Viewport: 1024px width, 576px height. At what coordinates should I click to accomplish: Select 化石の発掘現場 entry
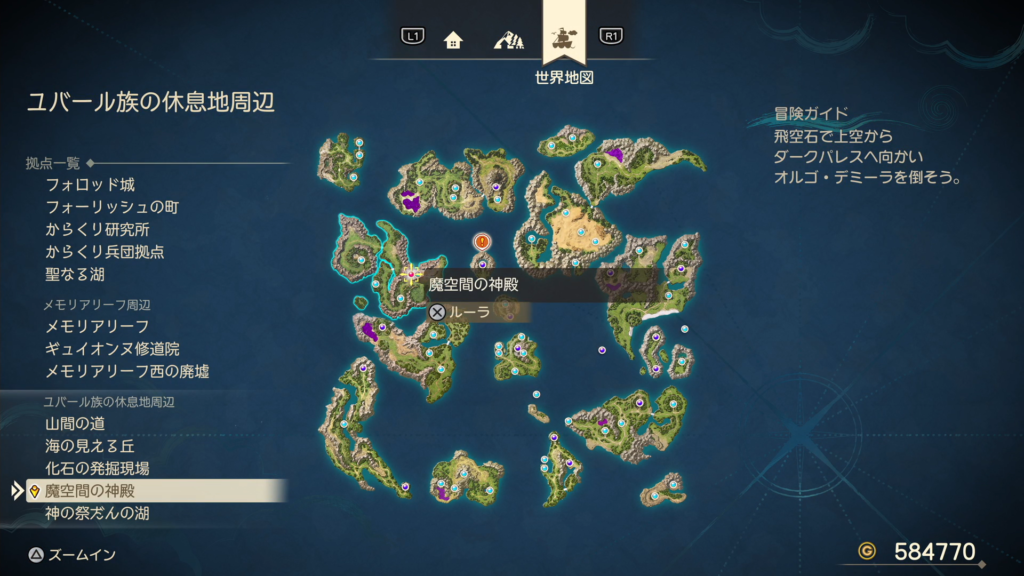(97, 468)
